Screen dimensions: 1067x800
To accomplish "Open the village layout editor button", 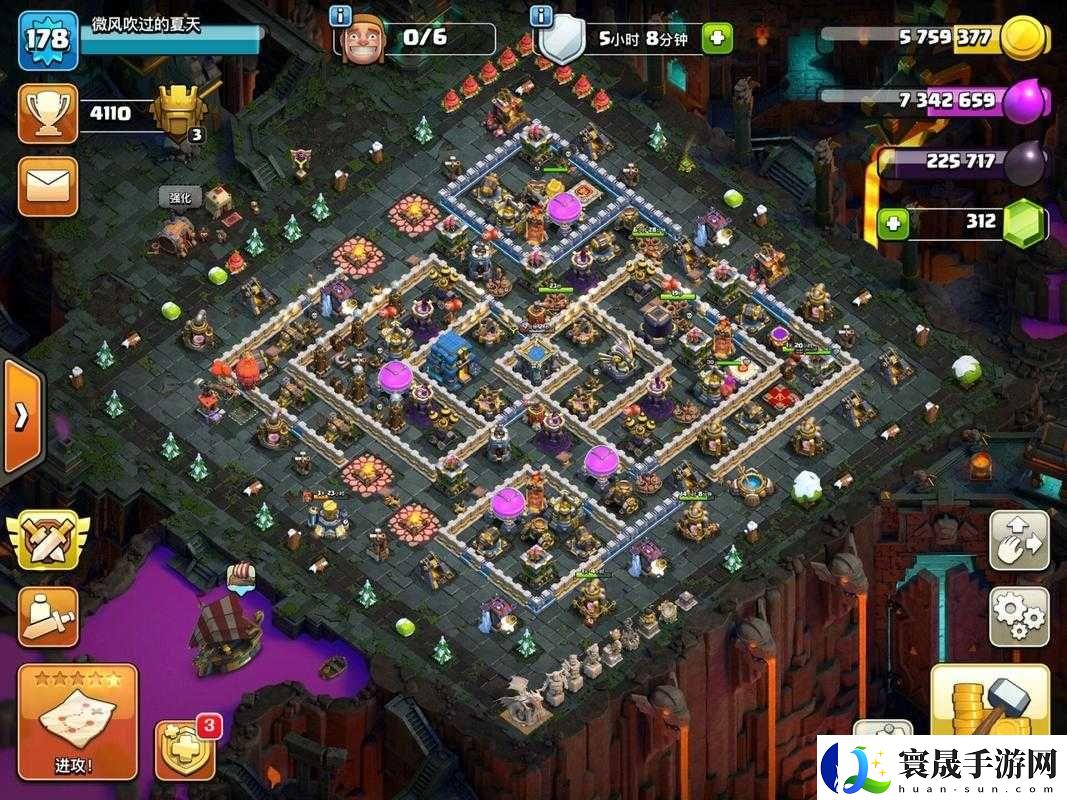I will 1019,541.
